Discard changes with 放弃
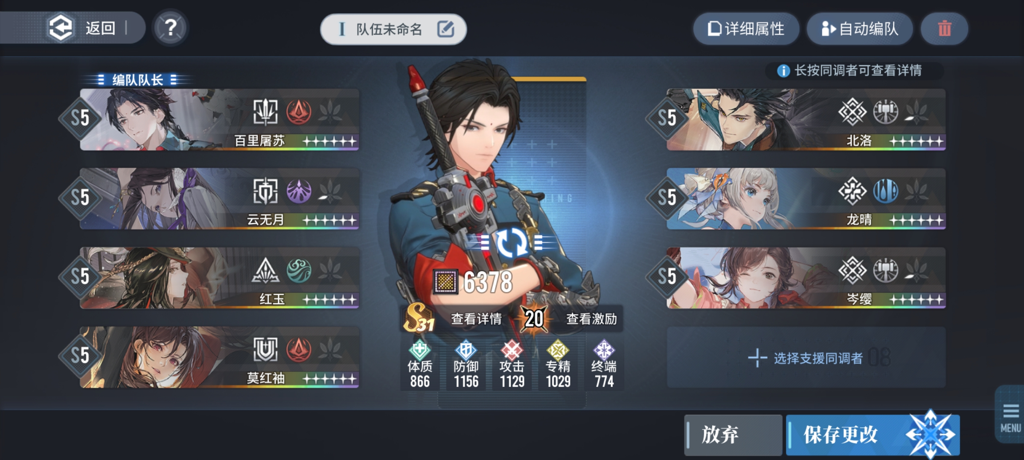Viewport: 1024px width, 460px height. [732, 435]
